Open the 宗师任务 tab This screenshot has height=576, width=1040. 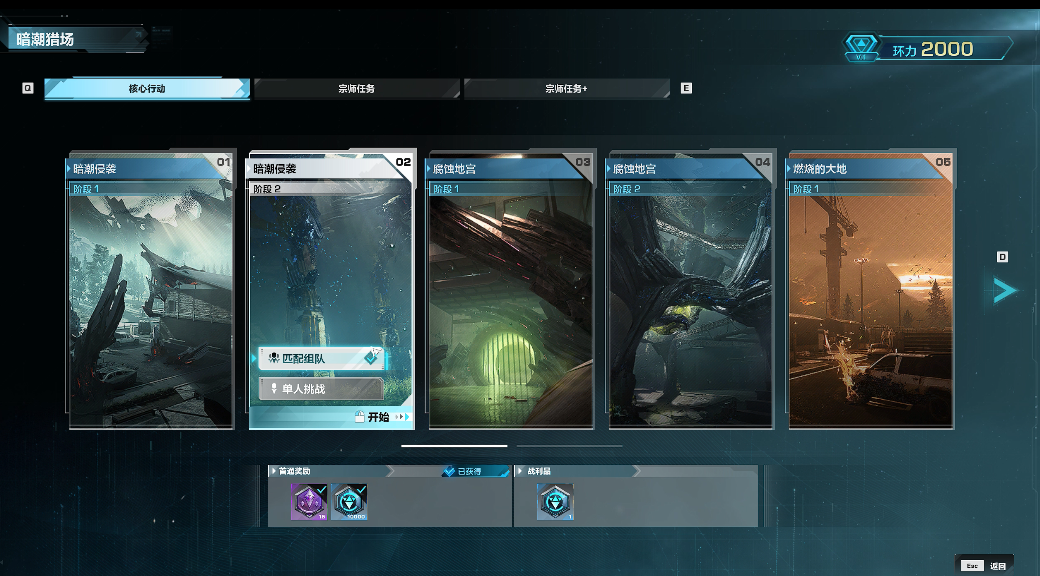point(356,89)
